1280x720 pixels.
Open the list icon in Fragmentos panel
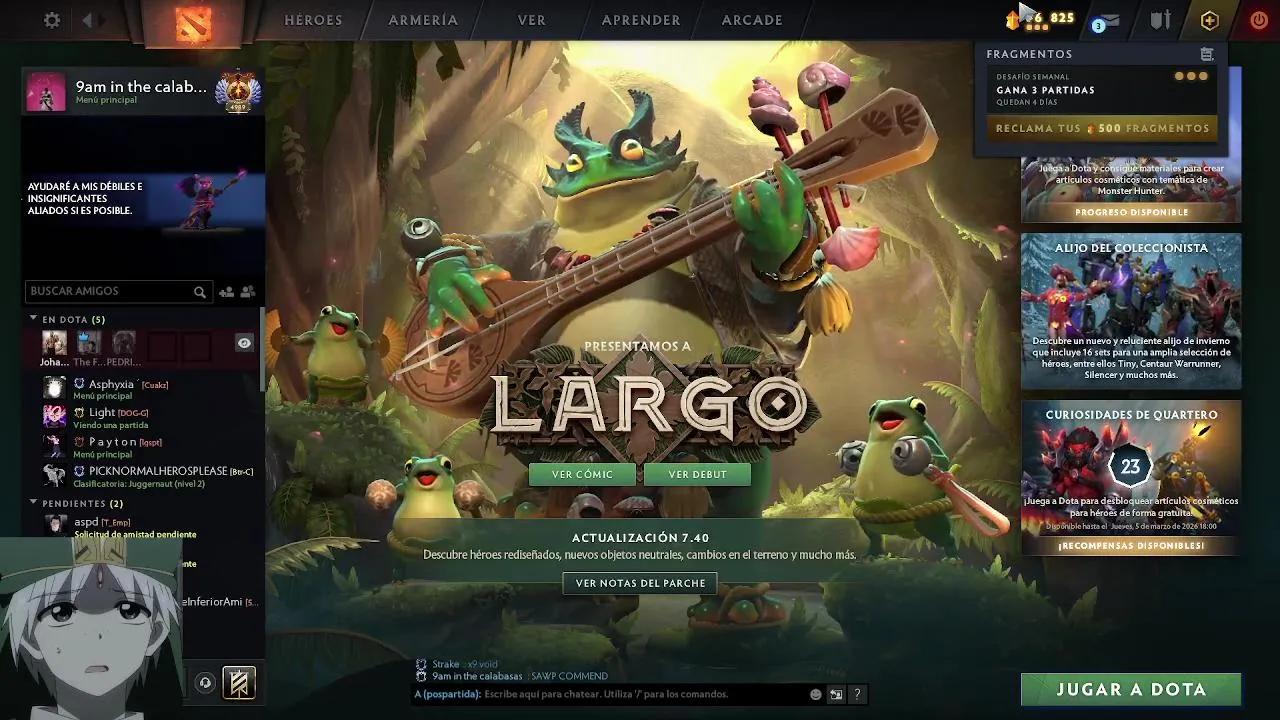(x=1208, y=53)
